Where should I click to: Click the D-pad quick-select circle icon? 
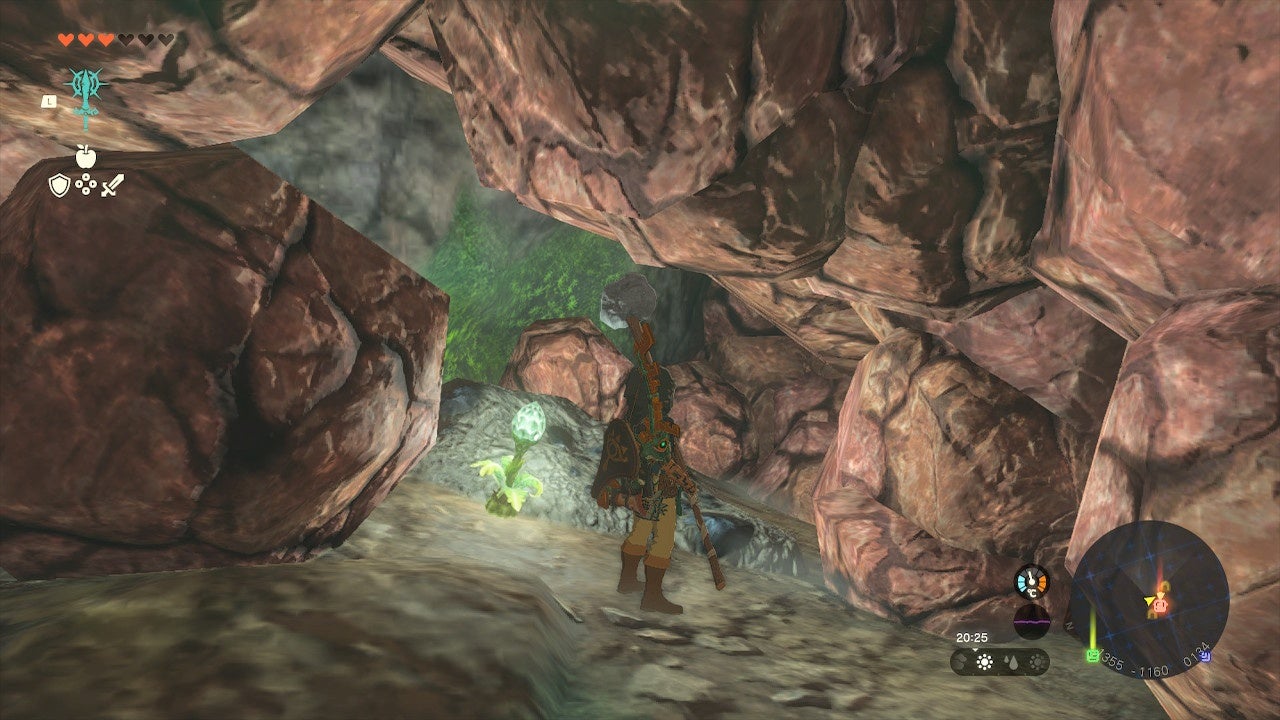pyautogui.click(x=84, y=185)
